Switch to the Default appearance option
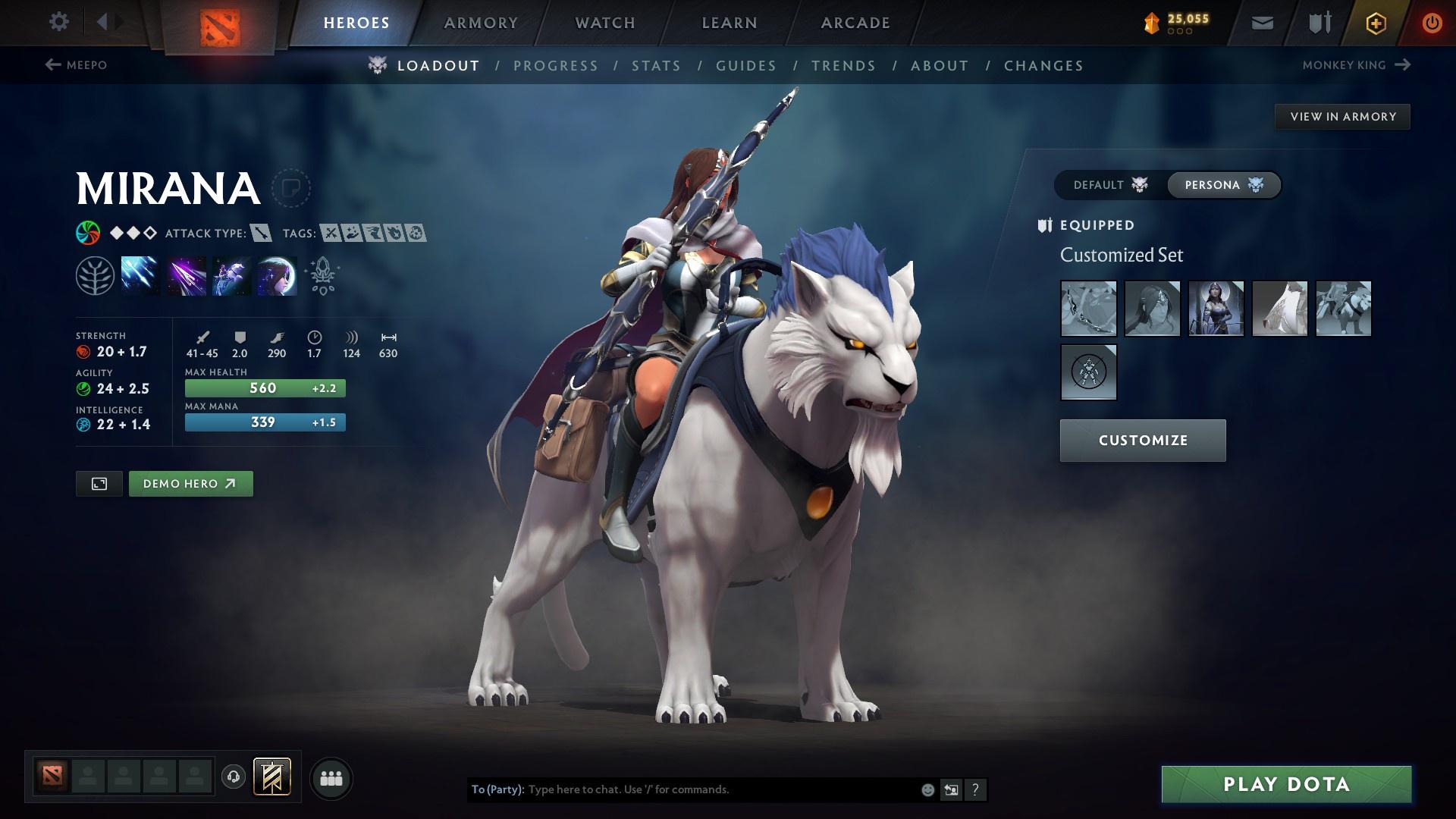Screen dimensions: 1456x819 1107,184
